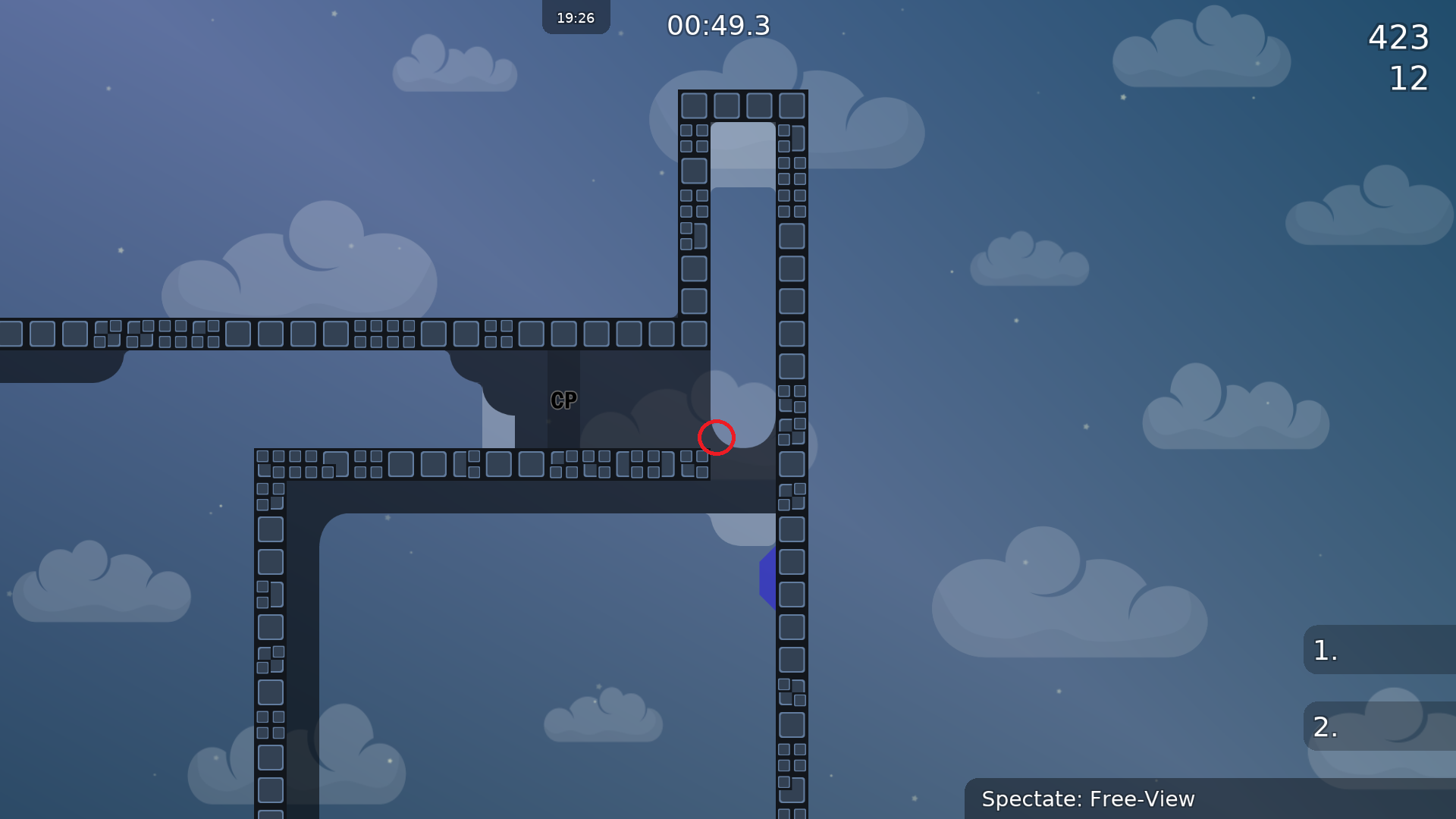Click the score counter showing 423
Image resolution: width=1456 pixels, height=819 pixels.
(1399, 37)
